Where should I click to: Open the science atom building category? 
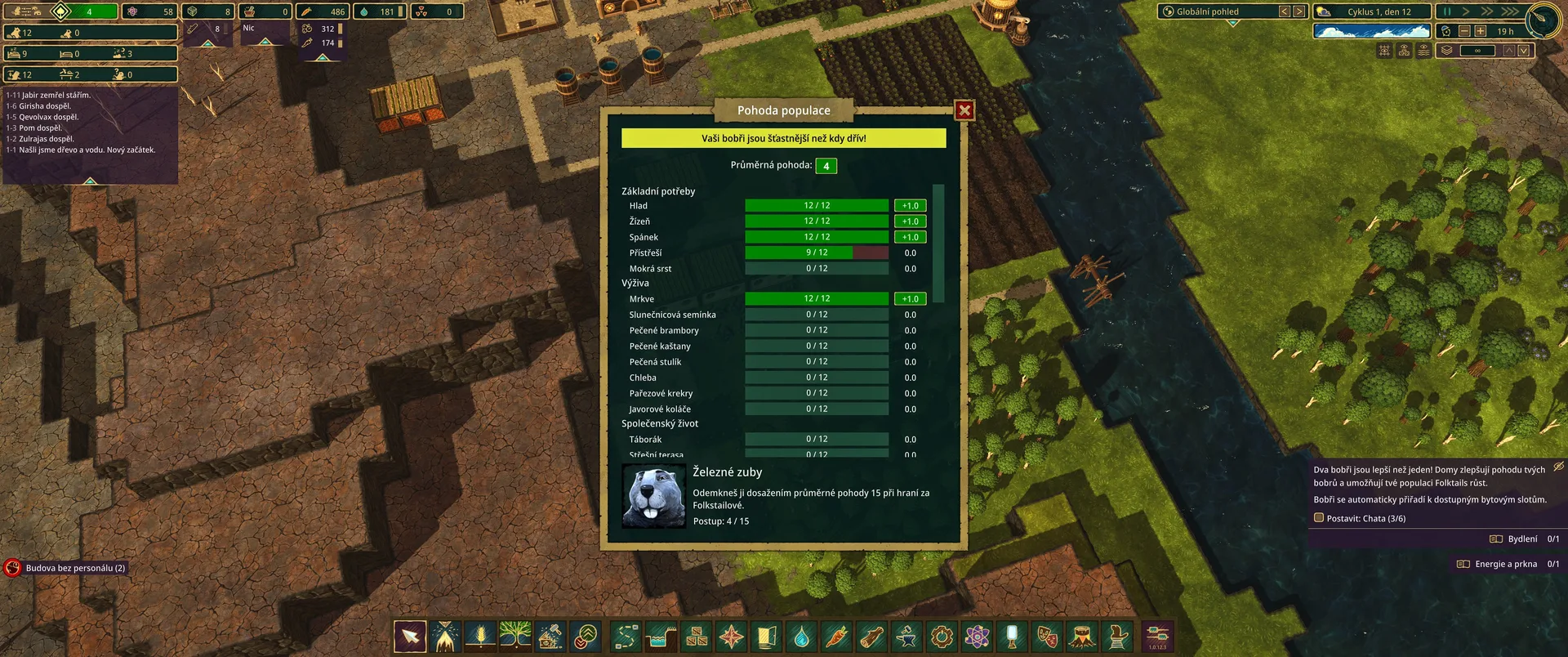(977, 637)
